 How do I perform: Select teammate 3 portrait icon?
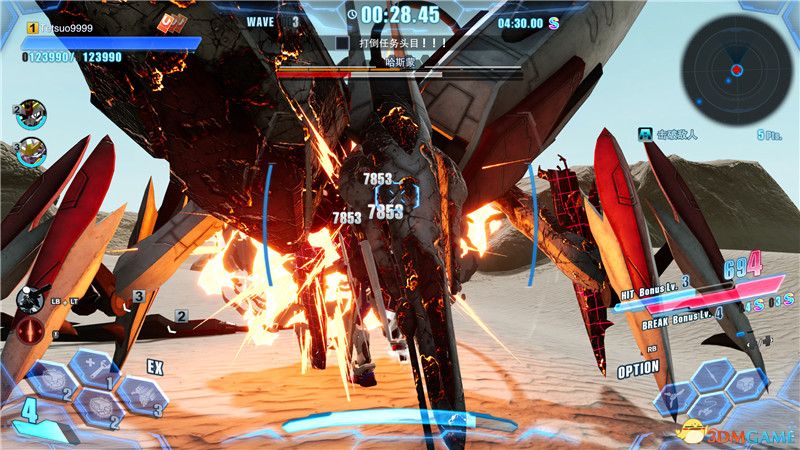click(x=31, y=152)
